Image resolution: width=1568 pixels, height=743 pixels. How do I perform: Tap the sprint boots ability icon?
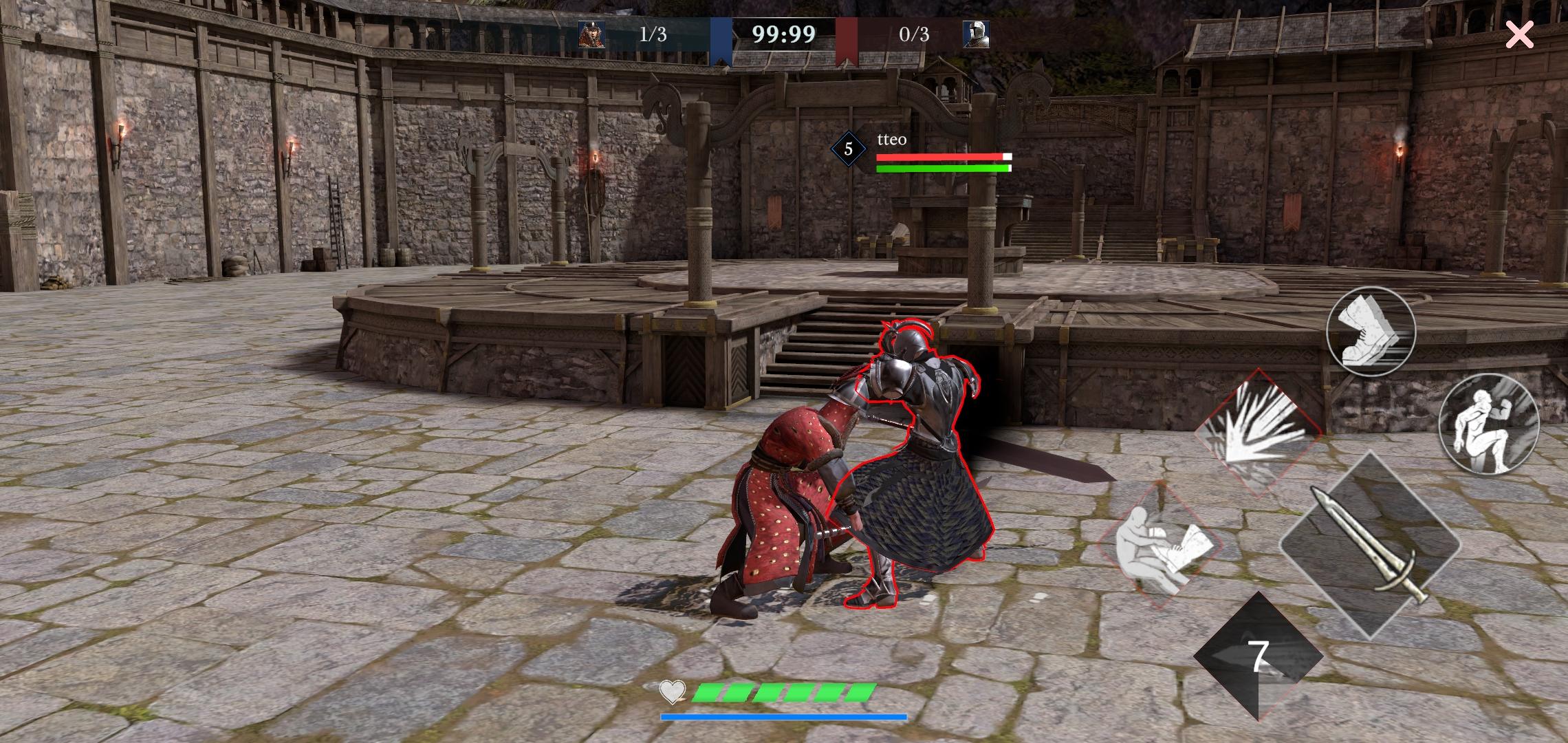(1369, 332)
